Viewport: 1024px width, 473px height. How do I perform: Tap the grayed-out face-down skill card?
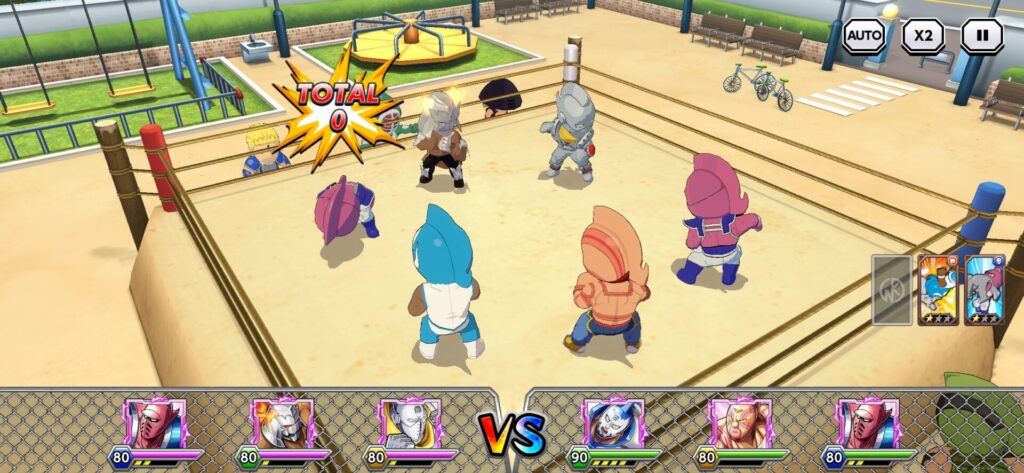891,289
